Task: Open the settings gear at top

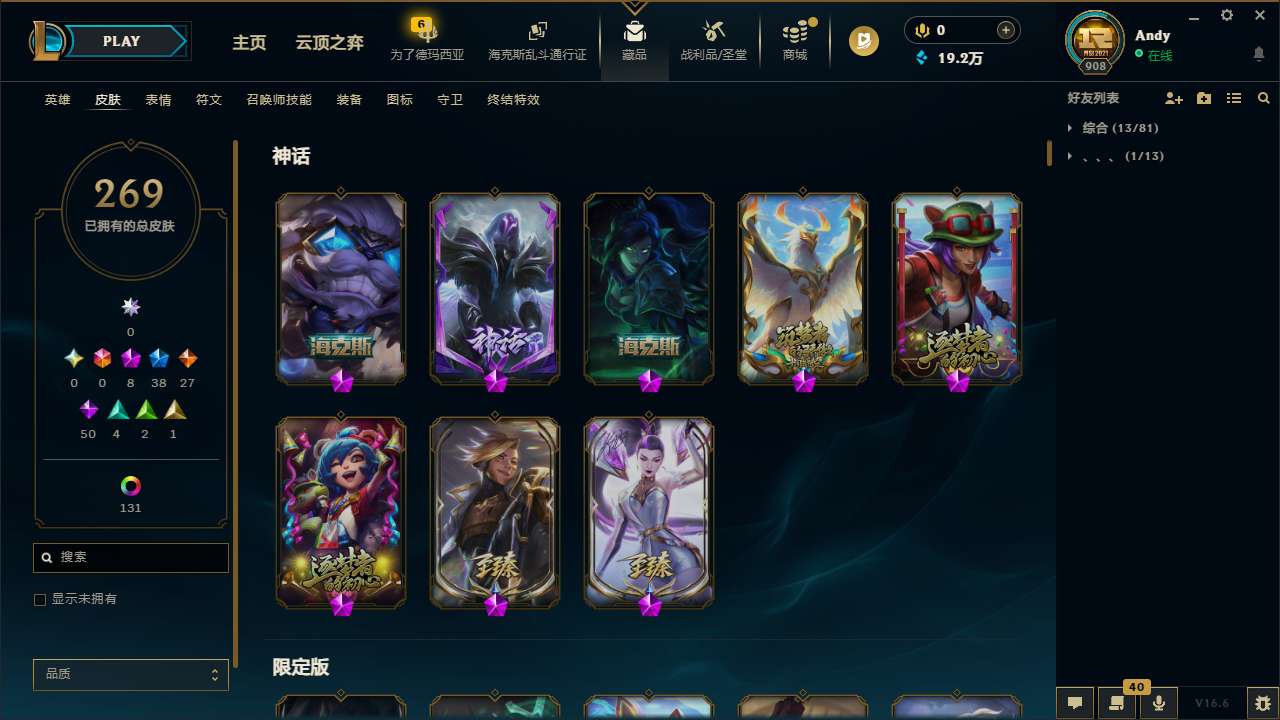Action: point(1226,15)
